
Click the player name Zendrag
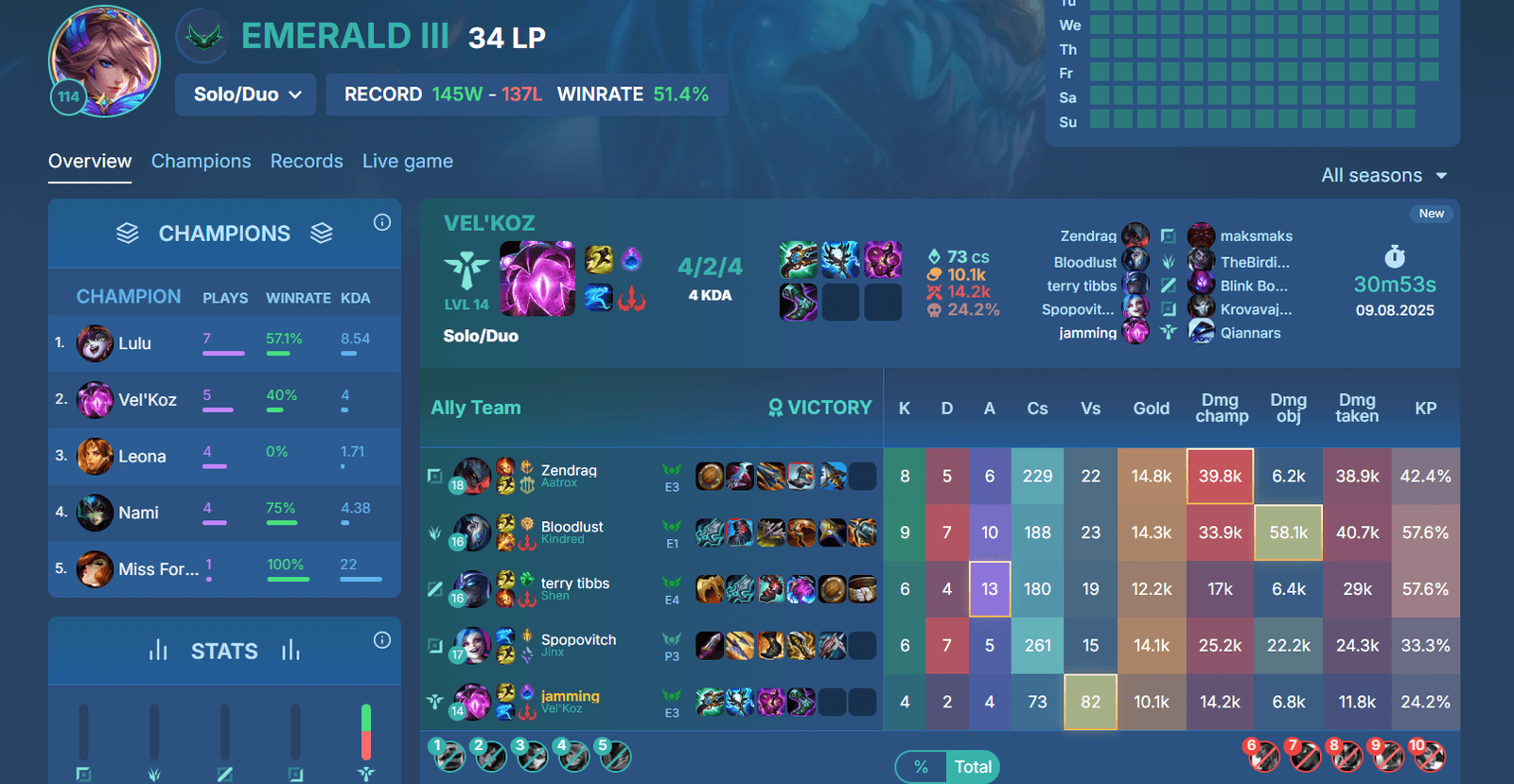tap(569, 470)
